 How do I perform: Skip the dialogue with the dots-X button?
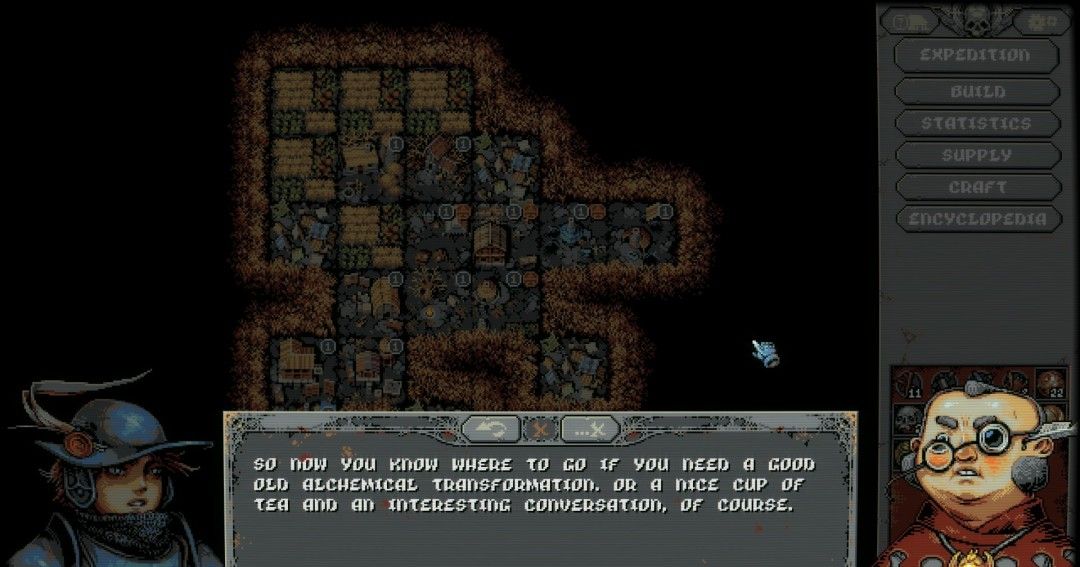pyautogui.click(x=590, y=429)
